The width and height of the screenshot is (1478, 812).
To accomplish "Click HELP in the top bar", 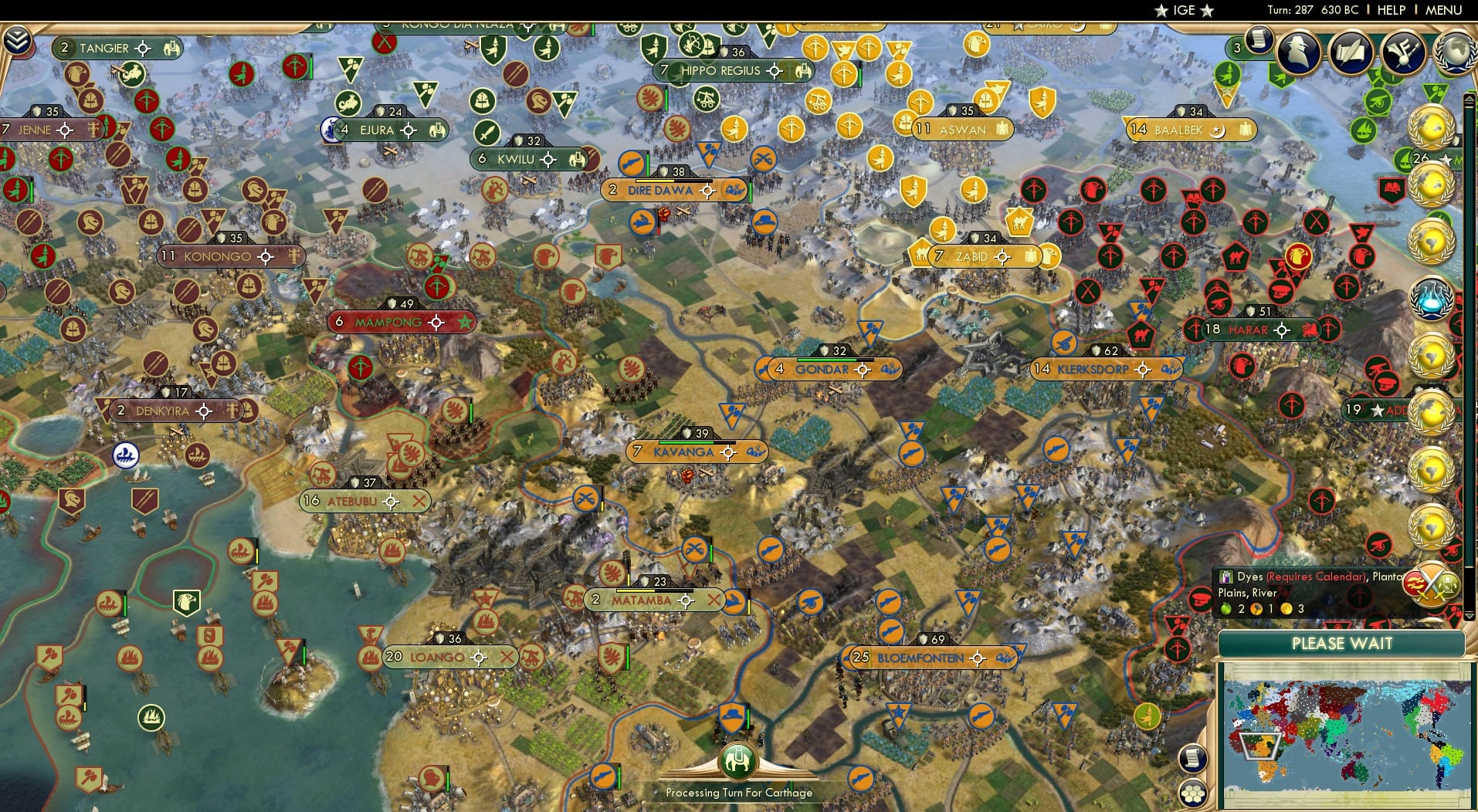I will tap(1392, 10).
